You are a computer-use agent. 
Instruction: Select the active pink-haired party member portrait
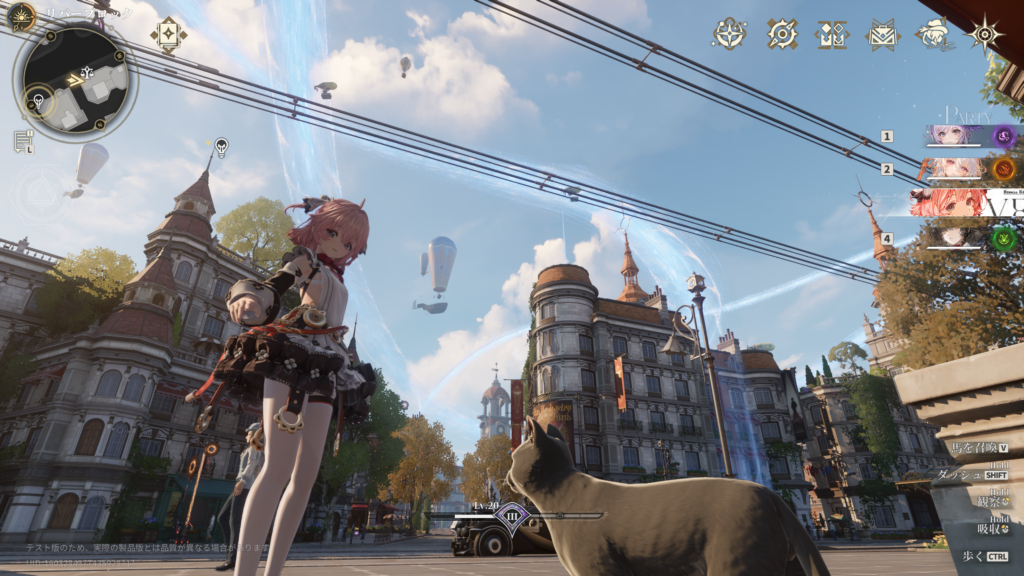click(x=950, y=202)
